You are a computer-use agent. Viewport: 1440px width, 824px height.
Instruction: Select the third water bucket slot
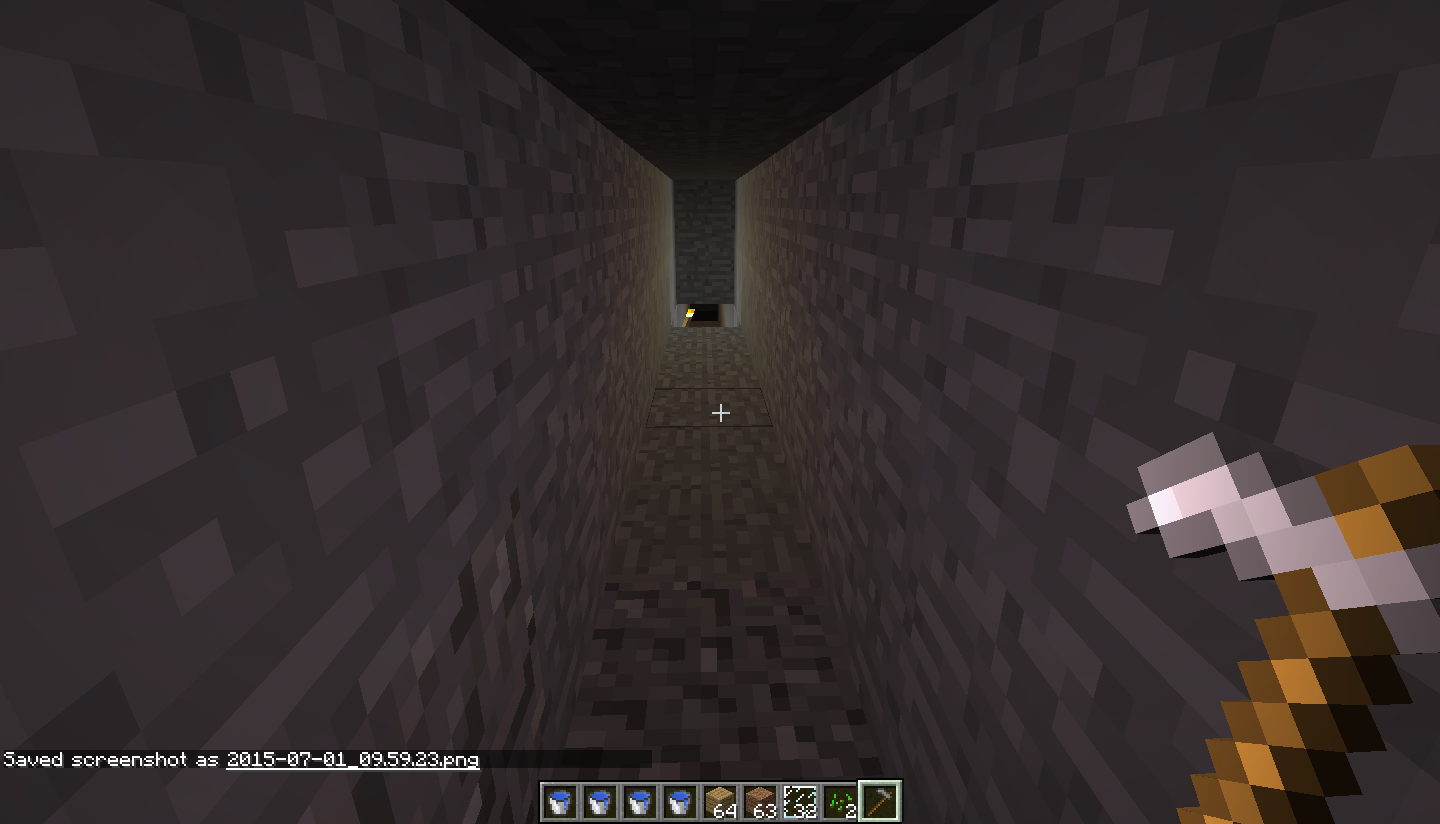pyautogui.click(x=640, y=800)
